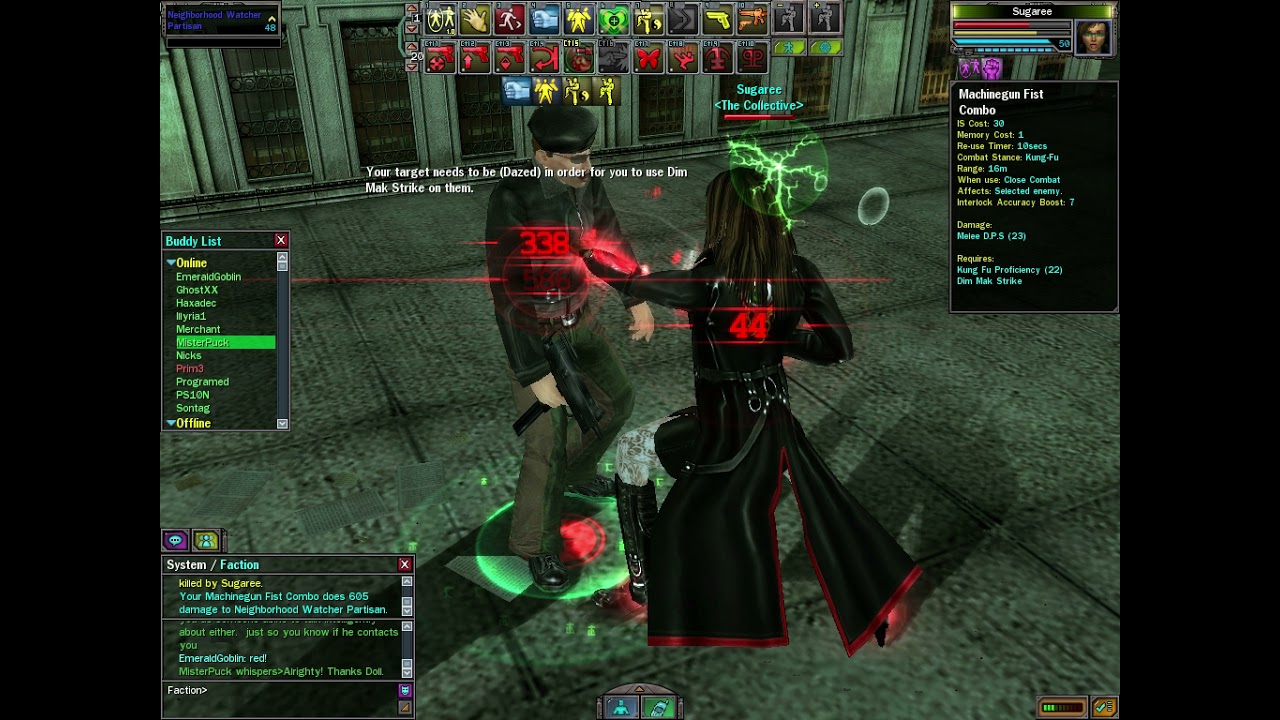Activate the yellow hand ability in hotbar
This screenshot has height=720, width=1280.
coord(475,19)
